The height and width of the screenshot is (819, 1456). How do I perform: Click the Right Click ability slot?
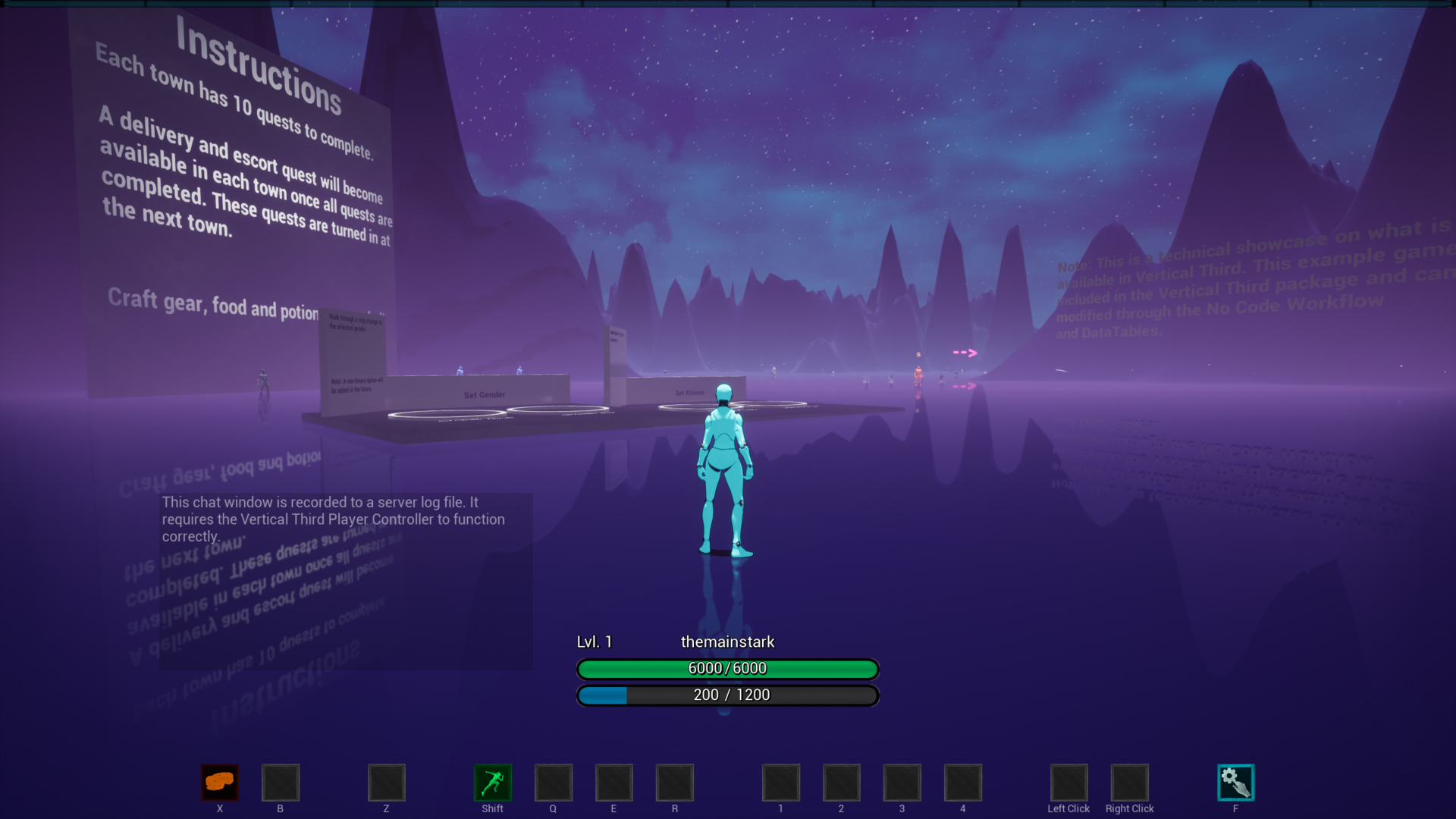tap(1129, 782)
